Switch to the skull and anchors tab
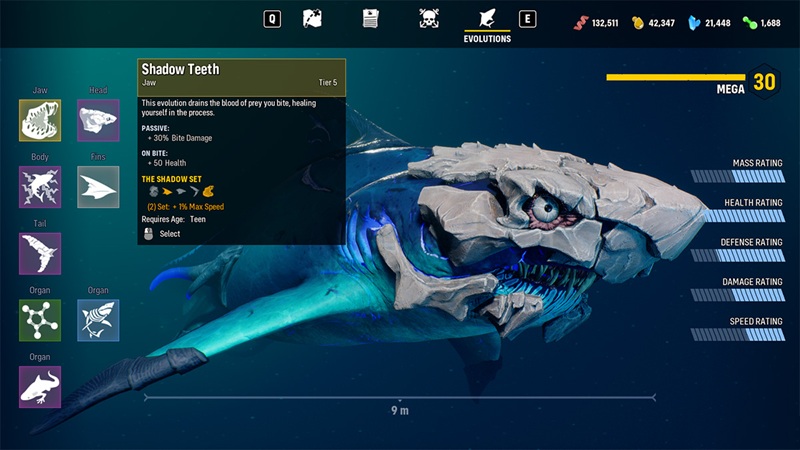This screenshot has height=450, width=800. 429,18
